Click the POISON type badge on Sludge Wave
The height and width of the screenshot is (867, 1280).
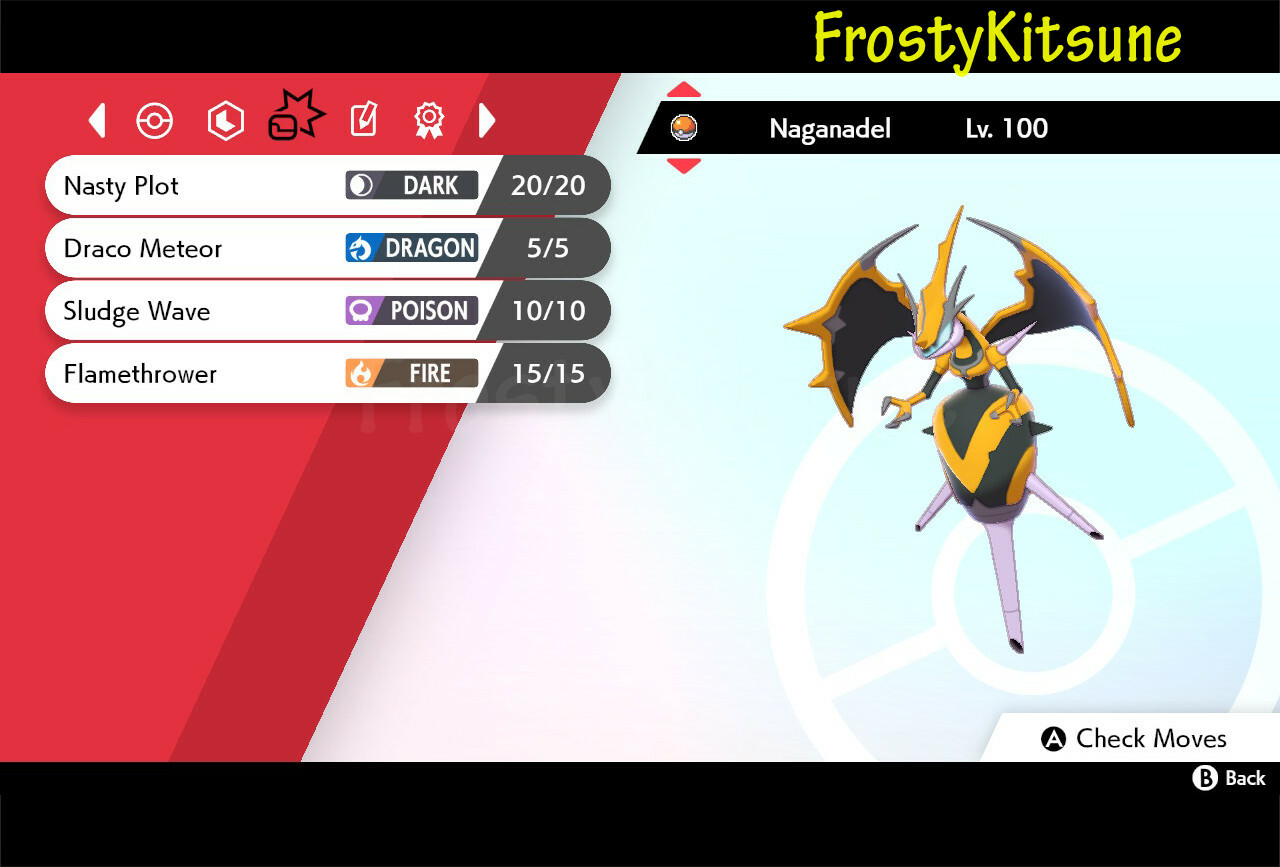[411, 311]
